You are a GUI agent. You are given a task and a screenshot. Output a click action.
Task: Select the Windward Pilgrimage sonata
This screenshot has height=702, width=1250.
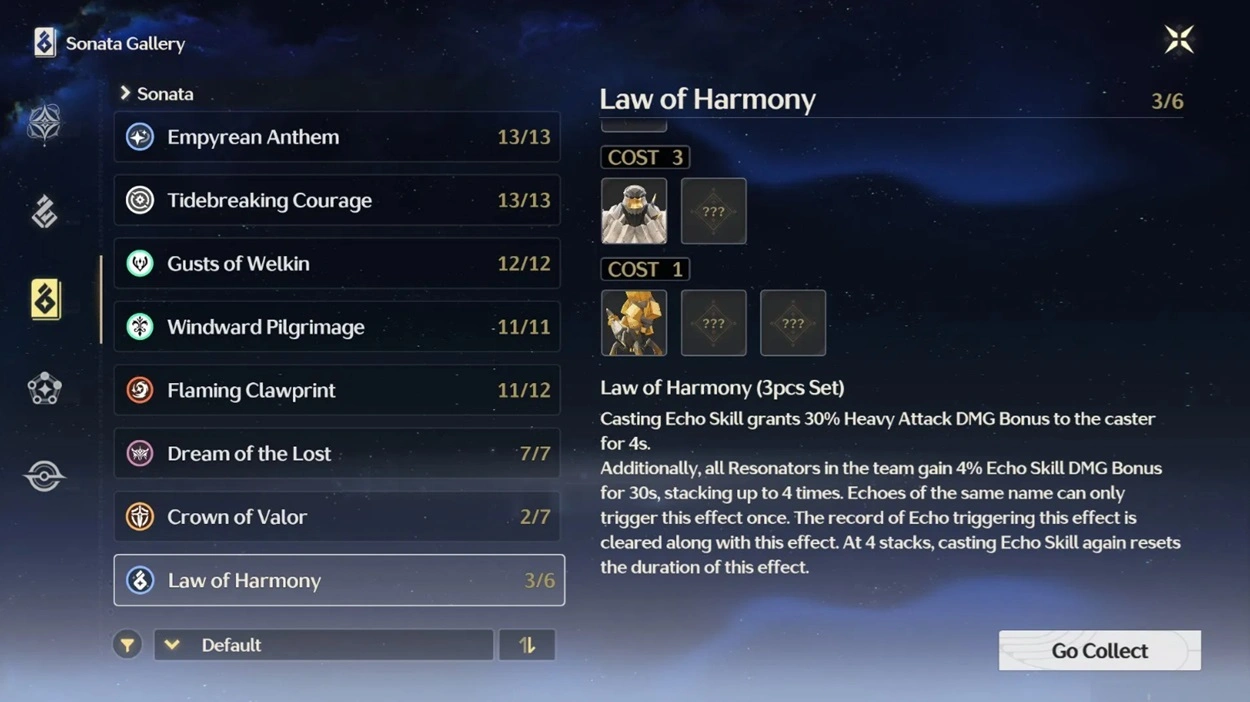(337, 327)
